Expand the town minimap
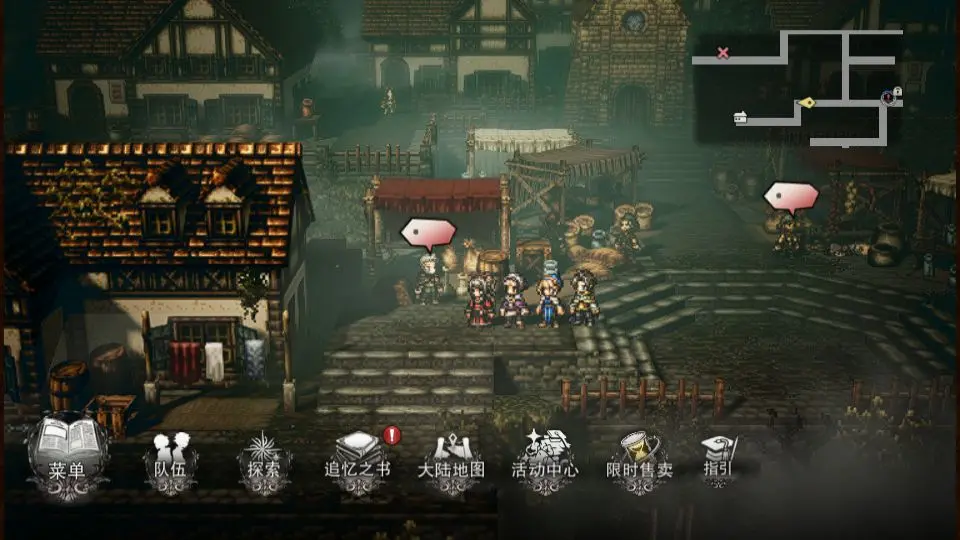This screenshot has height=540, width=960. pos(798,88)
